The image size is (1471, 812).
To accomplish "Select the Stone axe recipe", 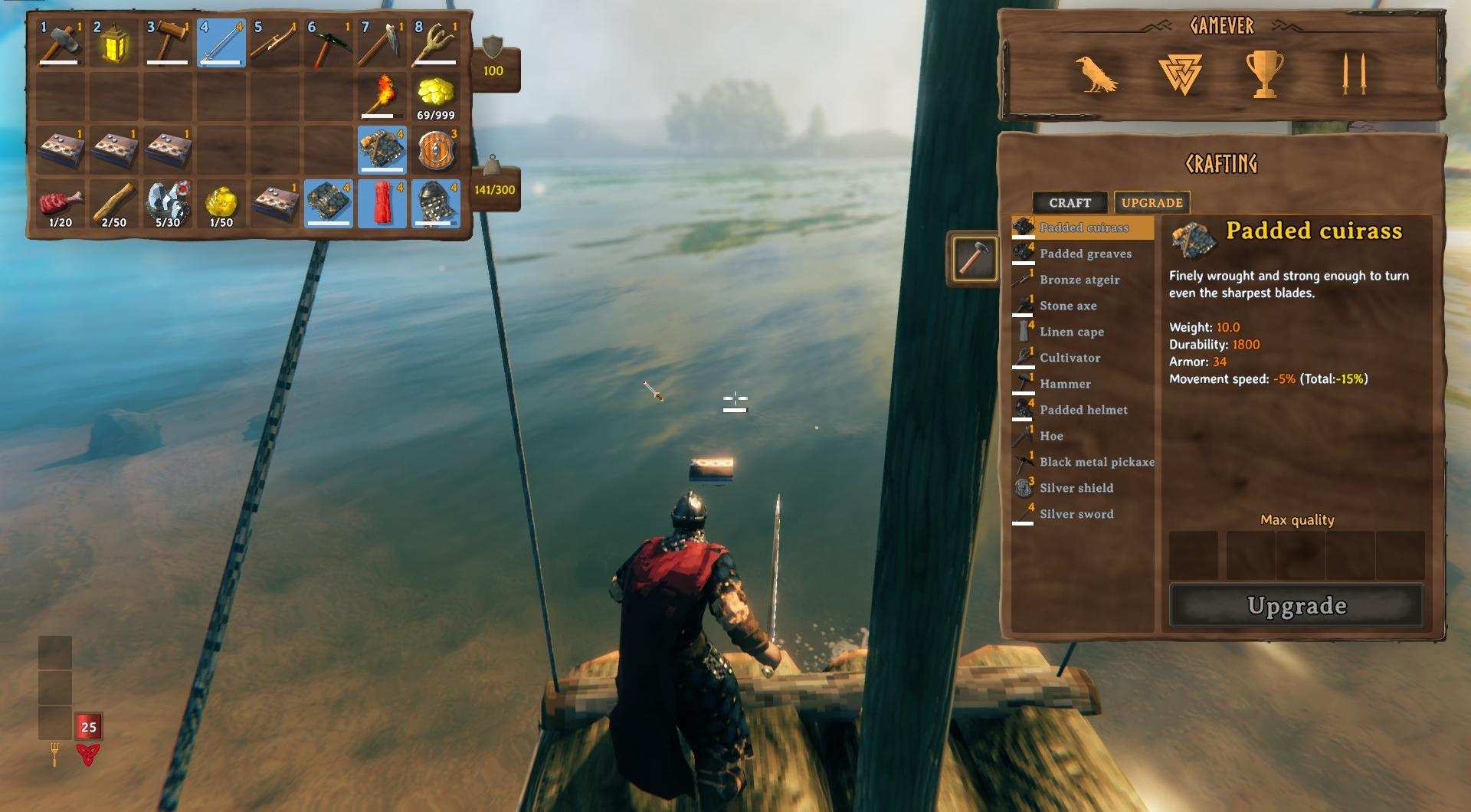I will 1068,306.
